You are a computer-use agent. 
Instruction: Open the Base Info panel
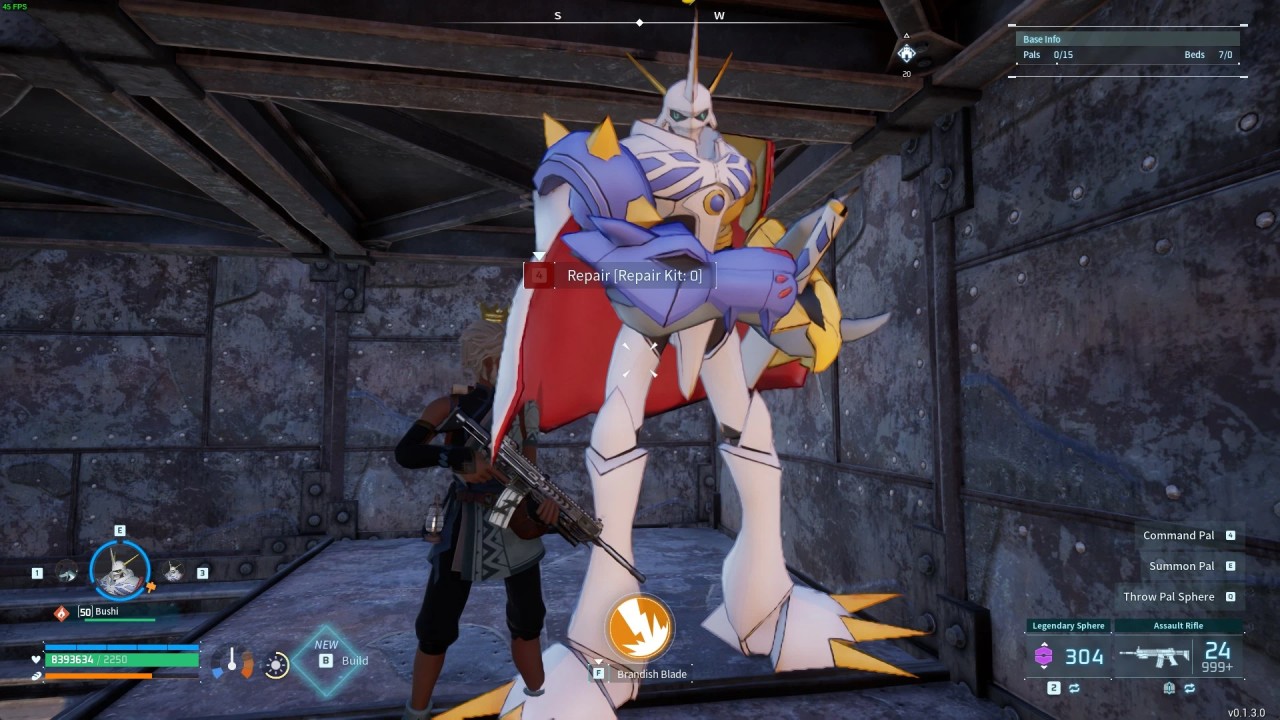[x=1128, y=48]
